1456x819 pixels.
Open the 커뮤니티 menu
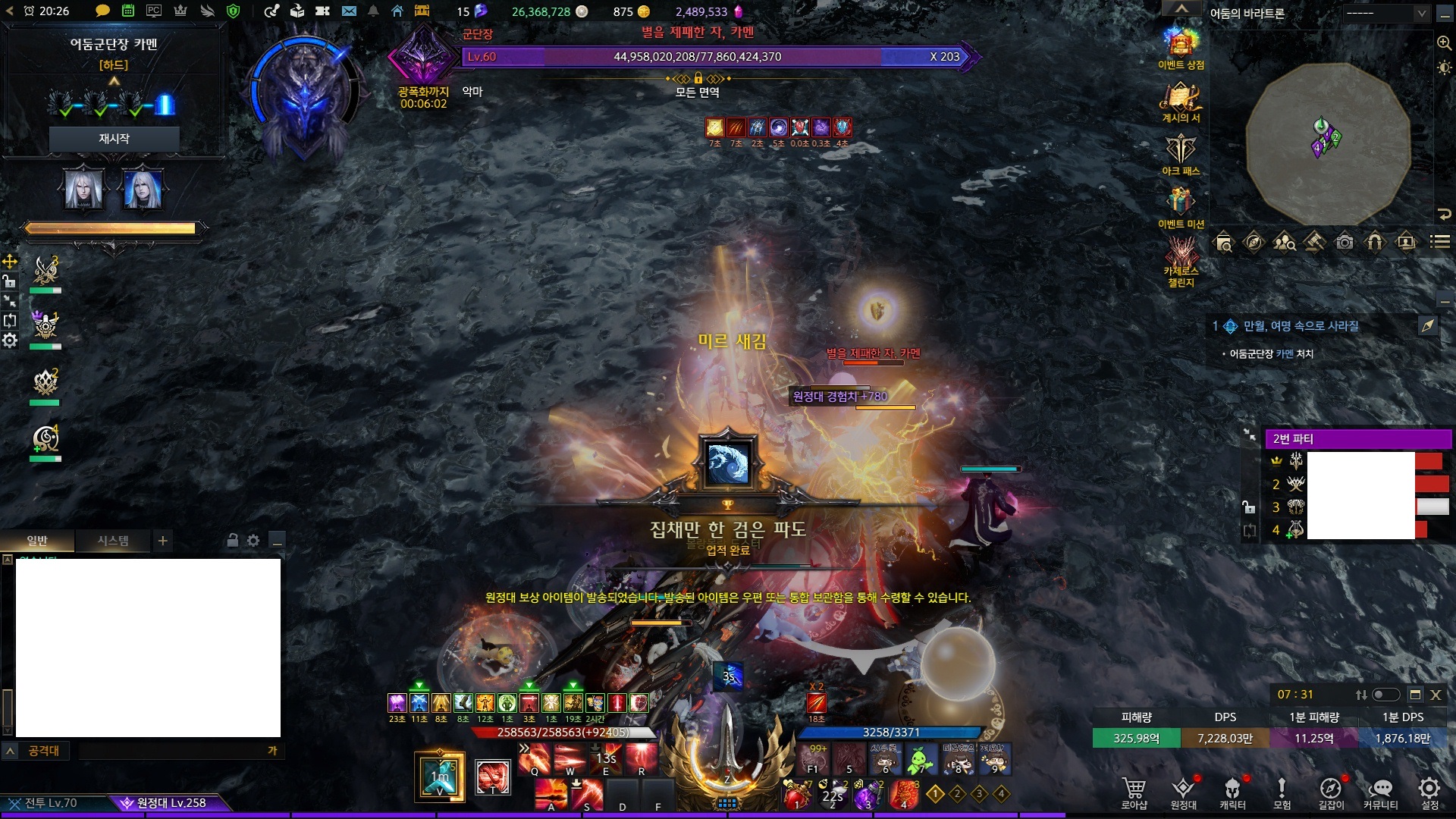click(x=1380, y=792)
